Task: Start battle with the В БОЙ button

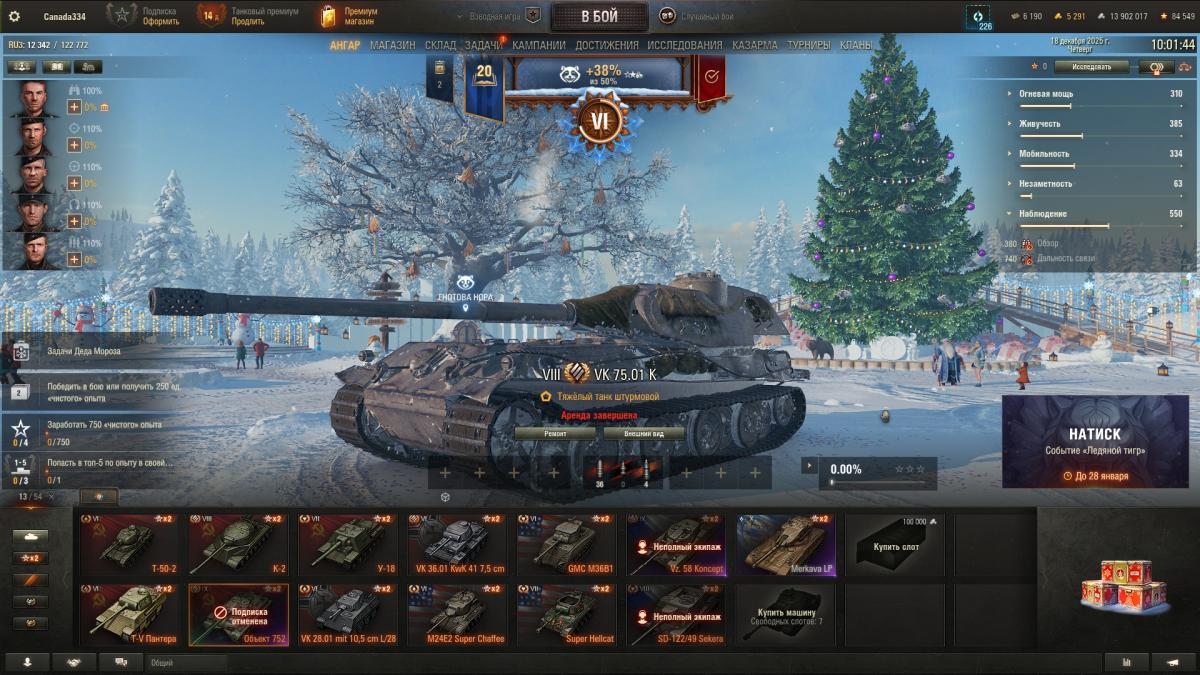Action: [x=599, y=16]
